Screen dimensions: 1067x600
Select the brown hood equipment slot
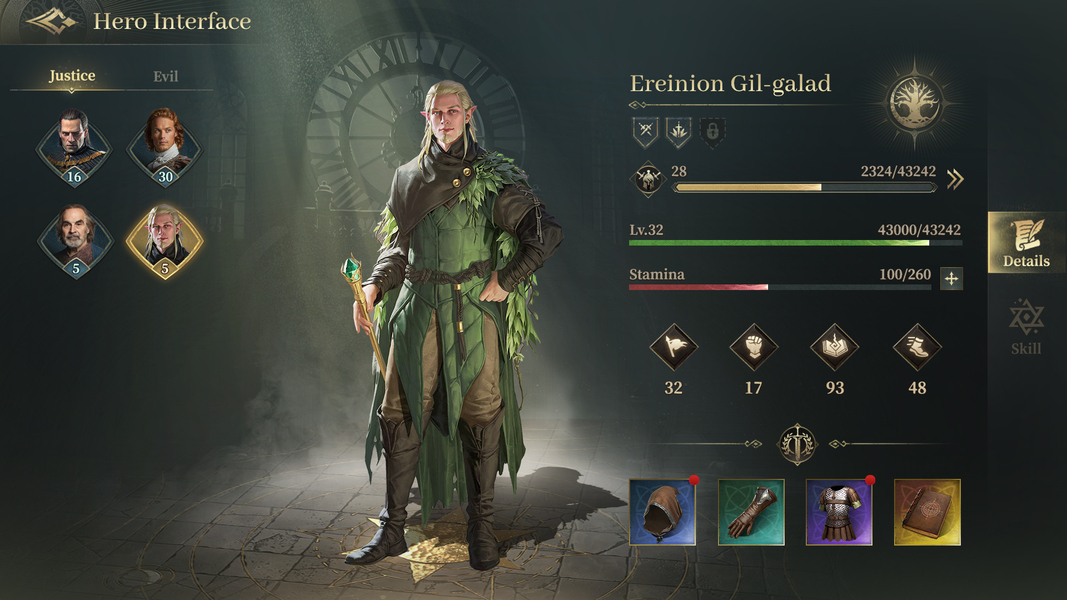(x=663, y=512)
